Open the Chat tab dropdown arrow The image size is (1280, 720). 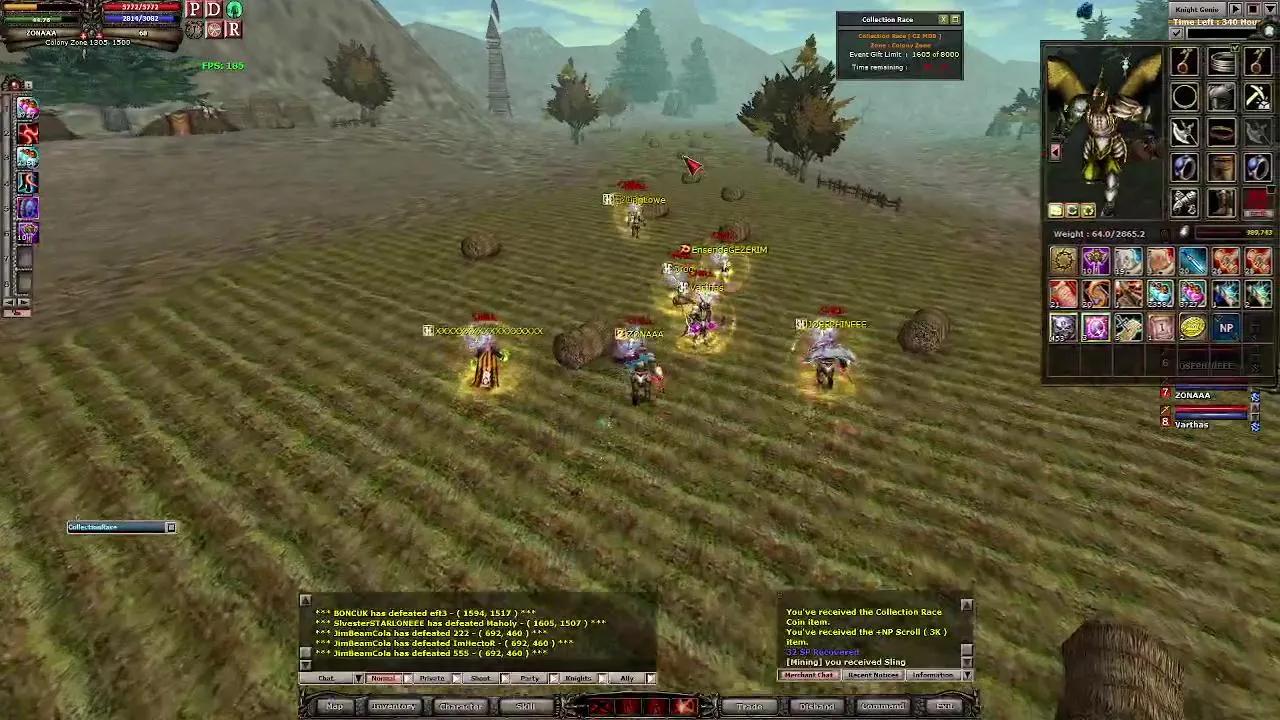point(357,678)
